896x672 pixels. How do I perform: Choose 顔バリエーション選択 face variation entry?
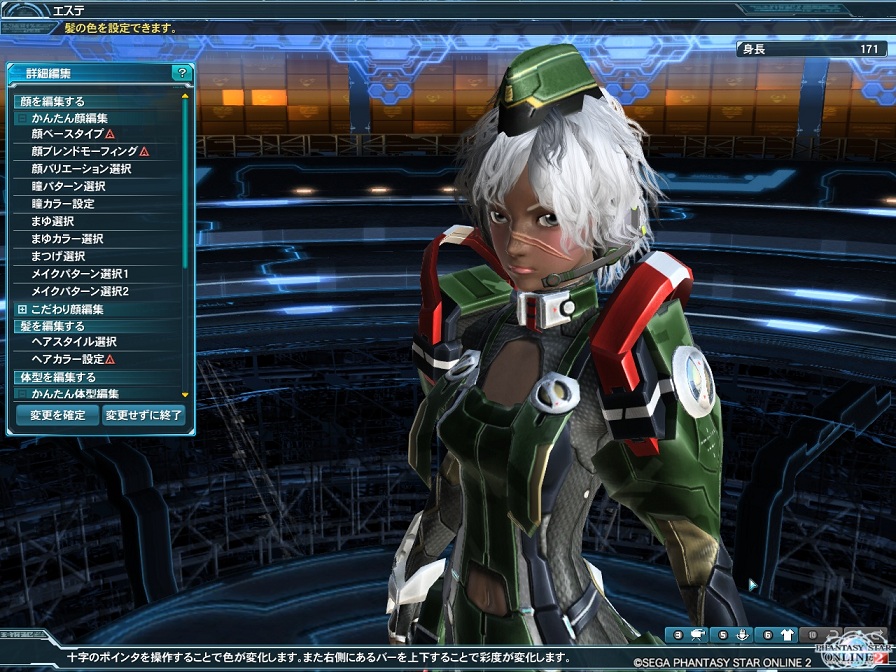point(81,168)
